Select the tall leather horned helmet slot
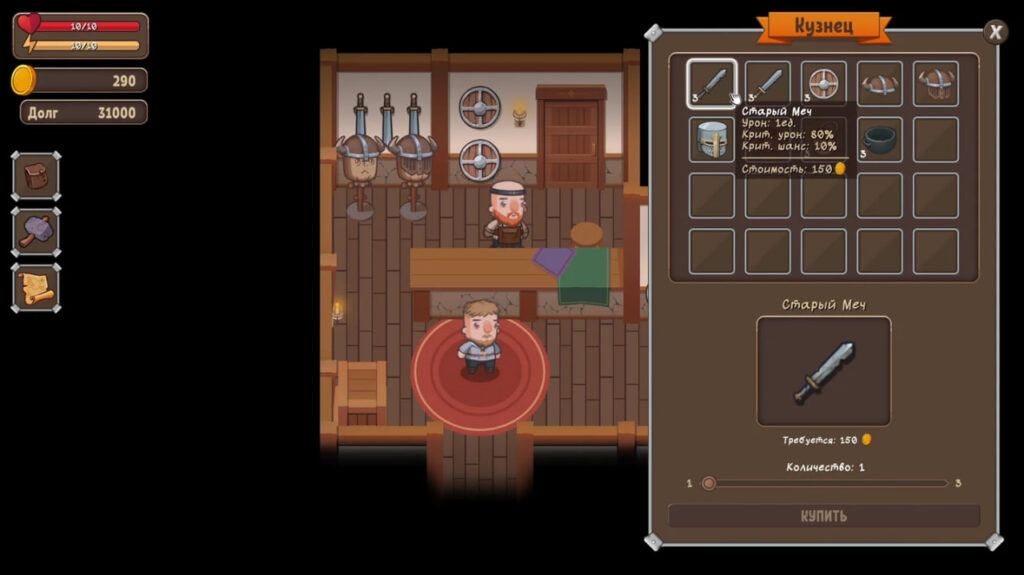Image resolution: width=1024 pixels, height=575 pixels. tap(935, 84)
